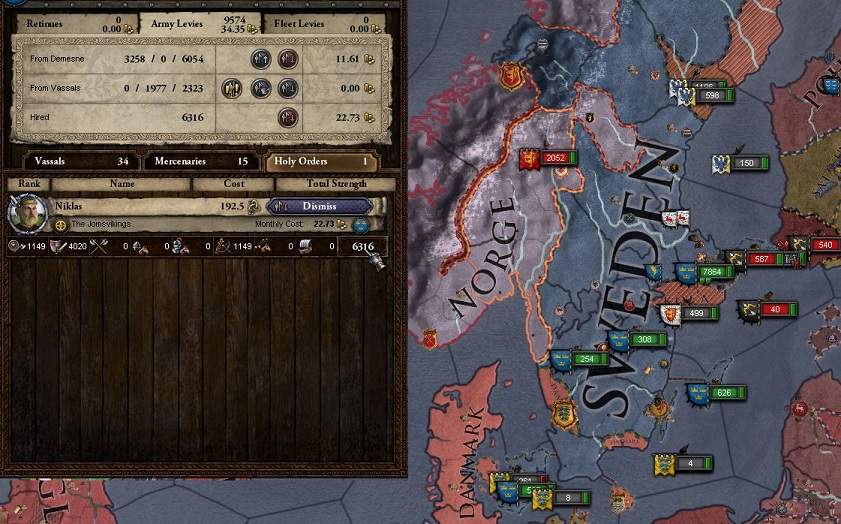Image resolution: width=841 pixels, height=524 pixels.
Task: Click the red dismiss icon in From Demesne row
Action: [288, 59]
